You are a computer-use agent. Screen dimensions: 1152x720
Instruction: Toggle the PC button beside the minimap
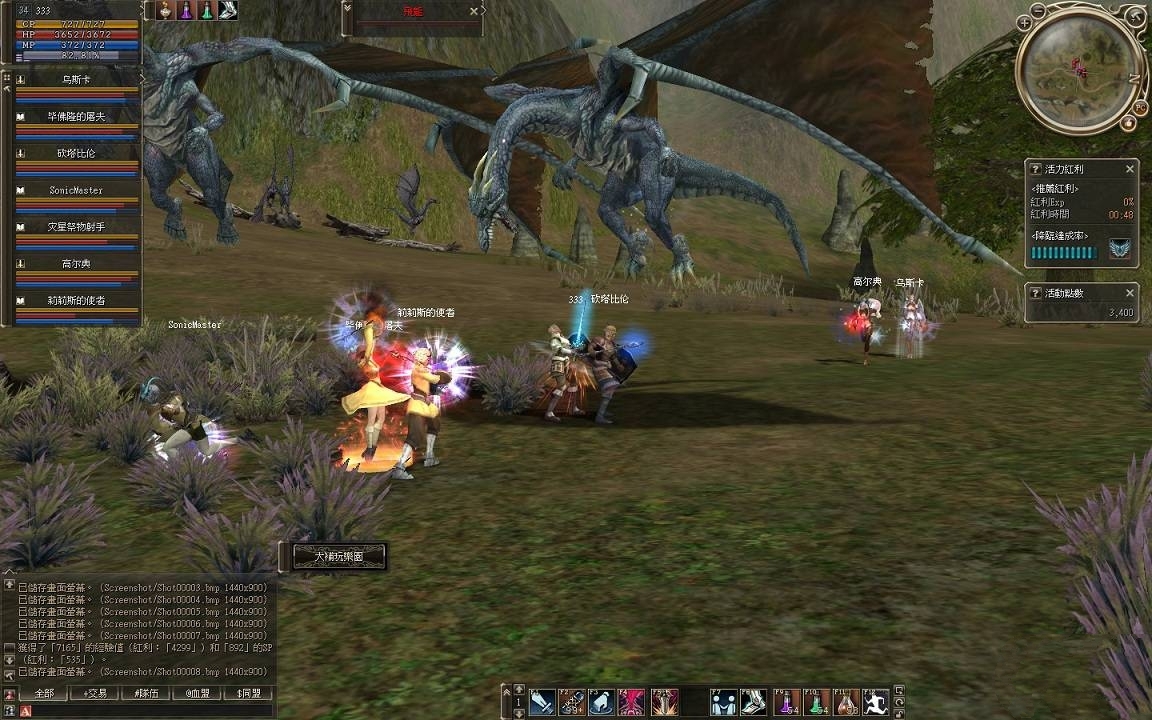pos(1140,107)
